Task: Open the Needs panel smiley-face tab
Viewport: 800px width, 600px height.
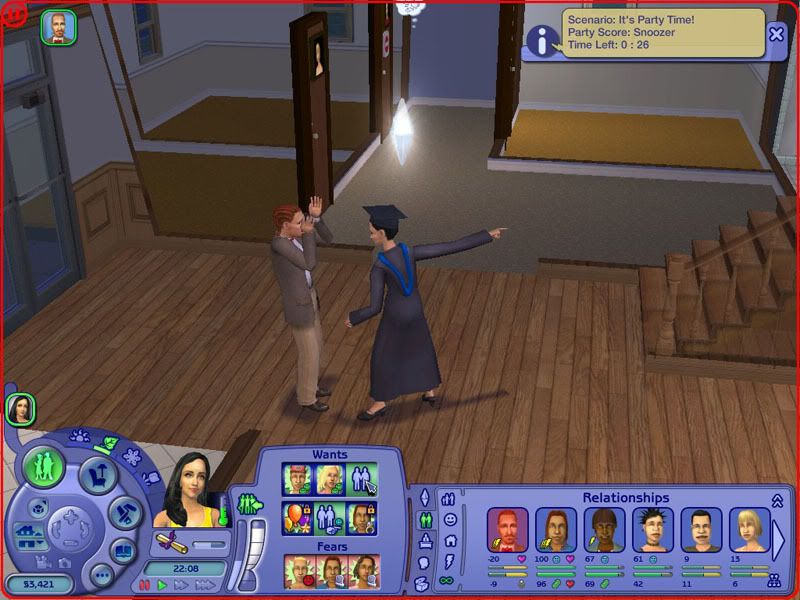Action: (451, 519)
